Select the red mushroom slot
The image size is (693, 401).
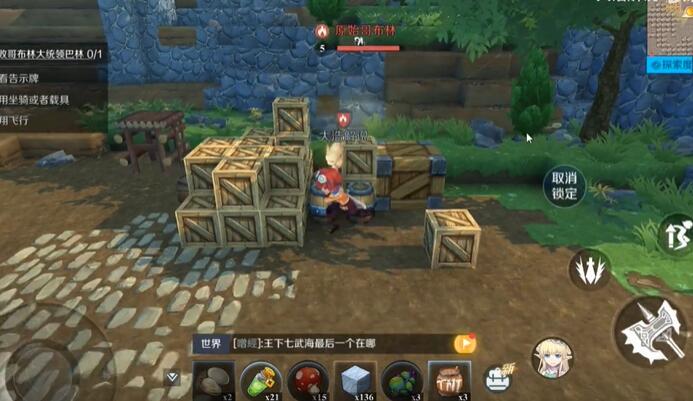(307, 381)
